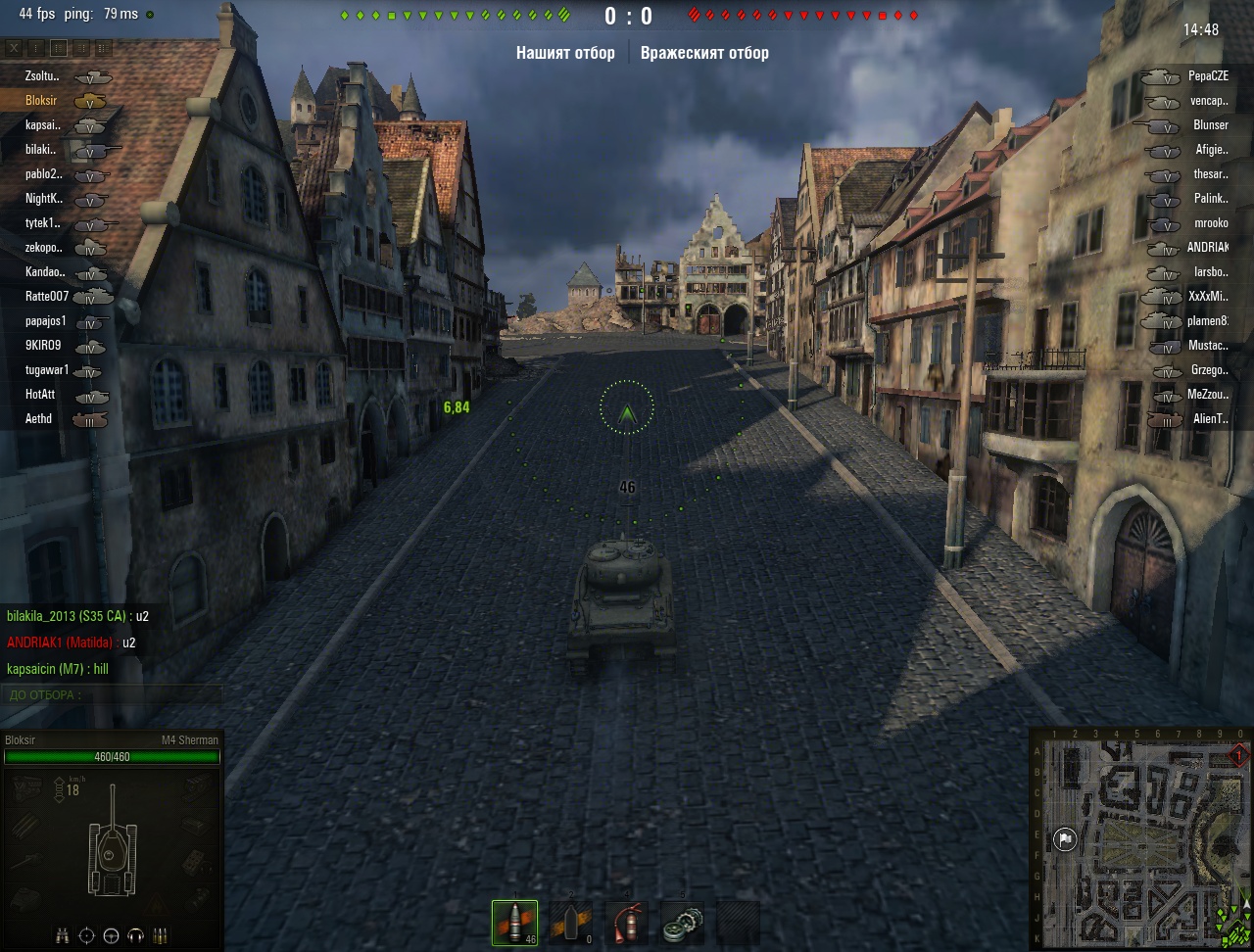Select teammate kapsai in the team list
The height and width of the screenshot is (952, 1254).
(x=43, y=125)
